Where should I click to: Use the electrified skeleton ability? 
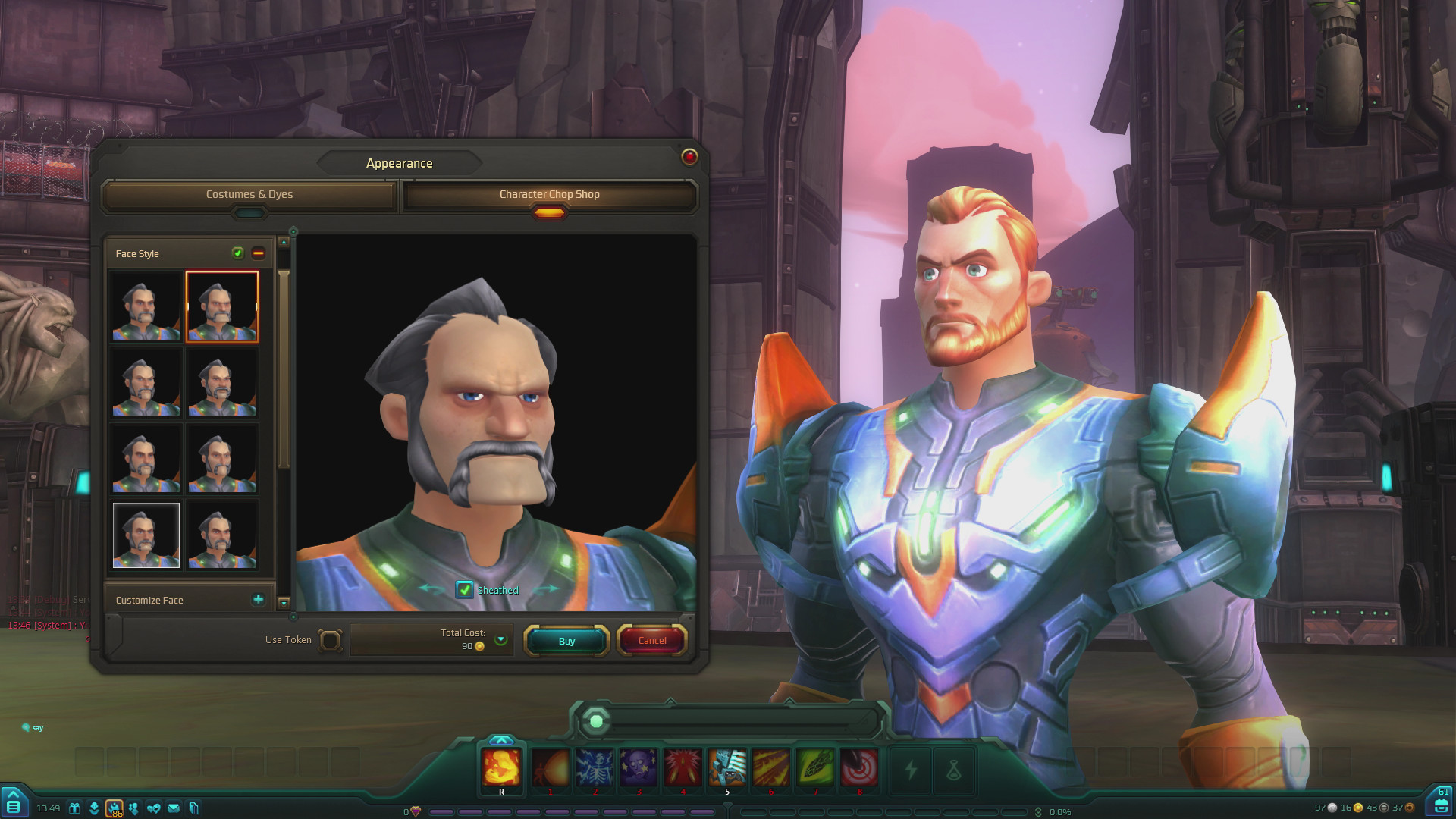595,767
